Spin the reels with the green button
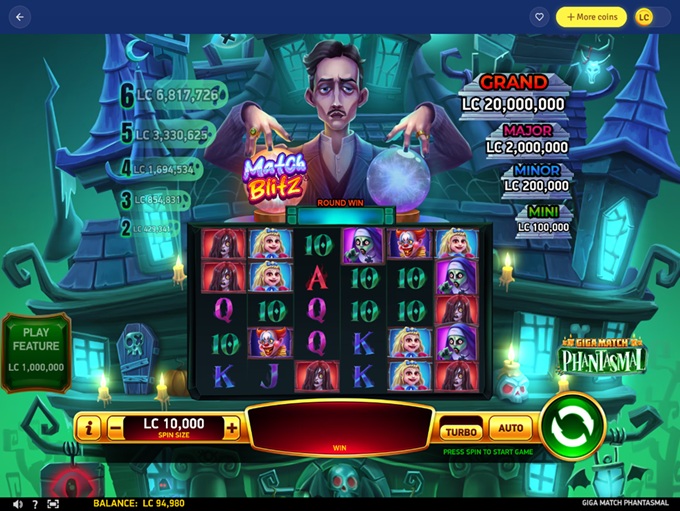Viewport: 680px width, 511px height. click(573, 426)
